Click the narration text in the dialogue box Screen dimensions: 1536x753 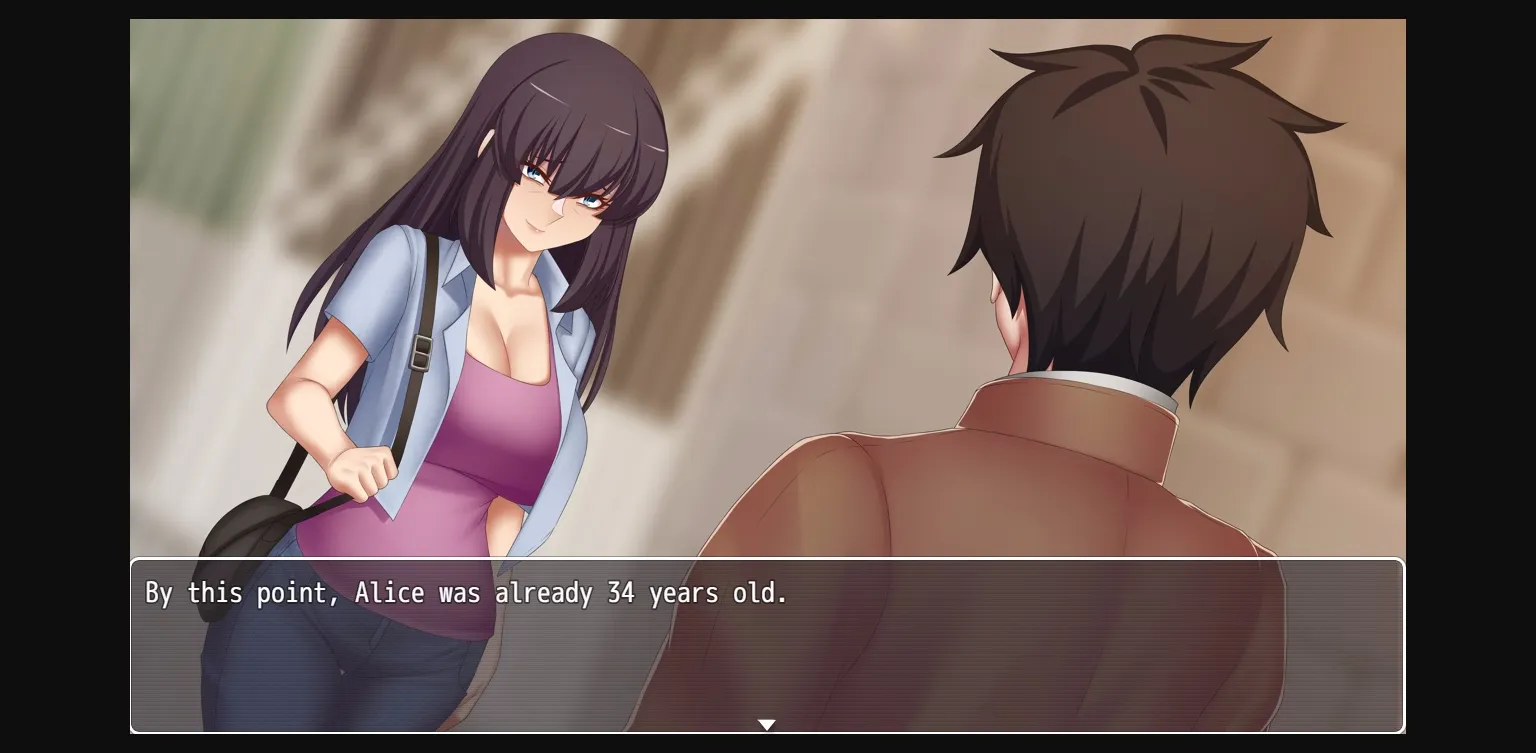(x=465, y=592)
